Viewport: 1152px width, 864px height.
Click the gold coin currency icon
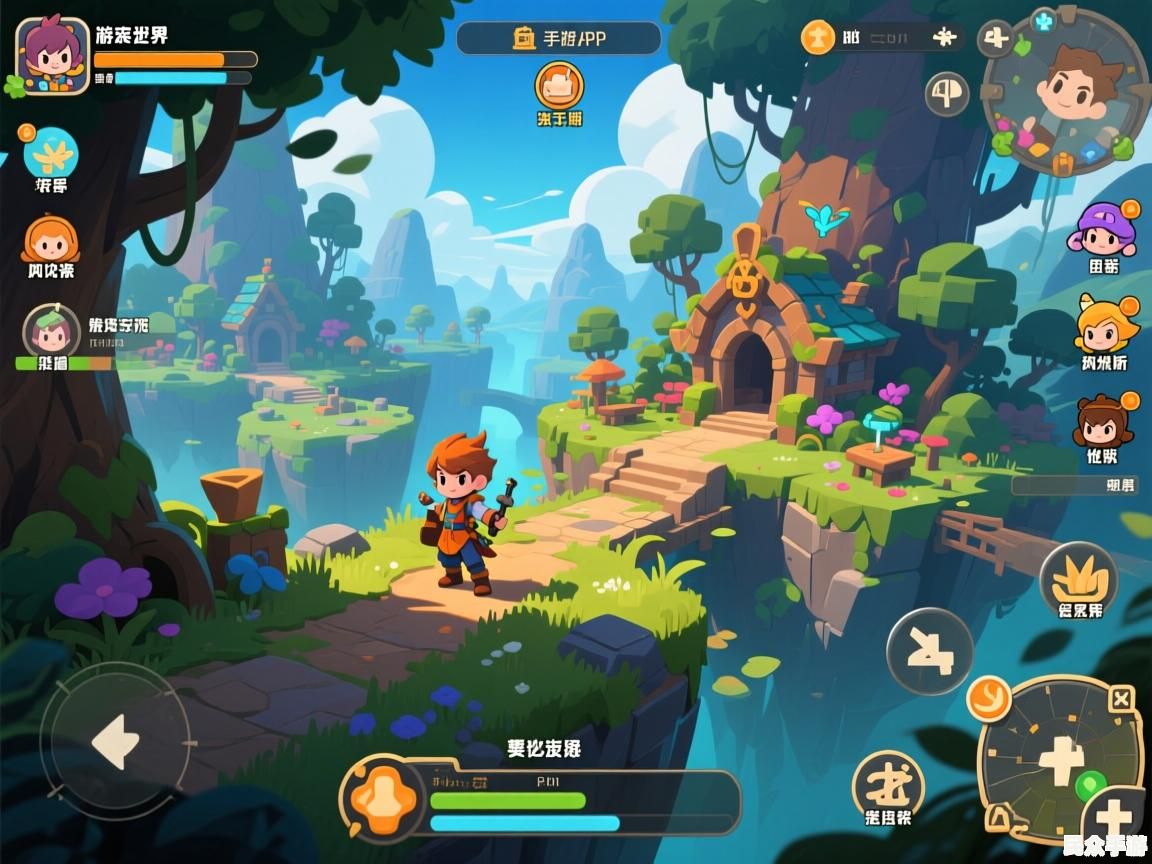[x=818, y=39]
